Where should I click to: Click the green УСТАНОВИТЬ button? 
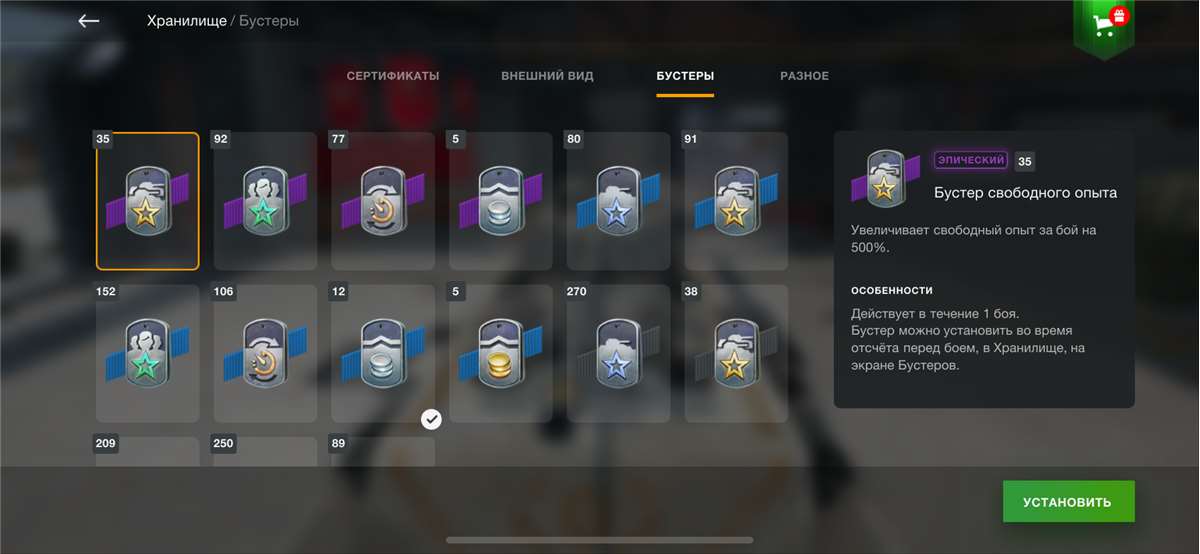click(1068, 501)
